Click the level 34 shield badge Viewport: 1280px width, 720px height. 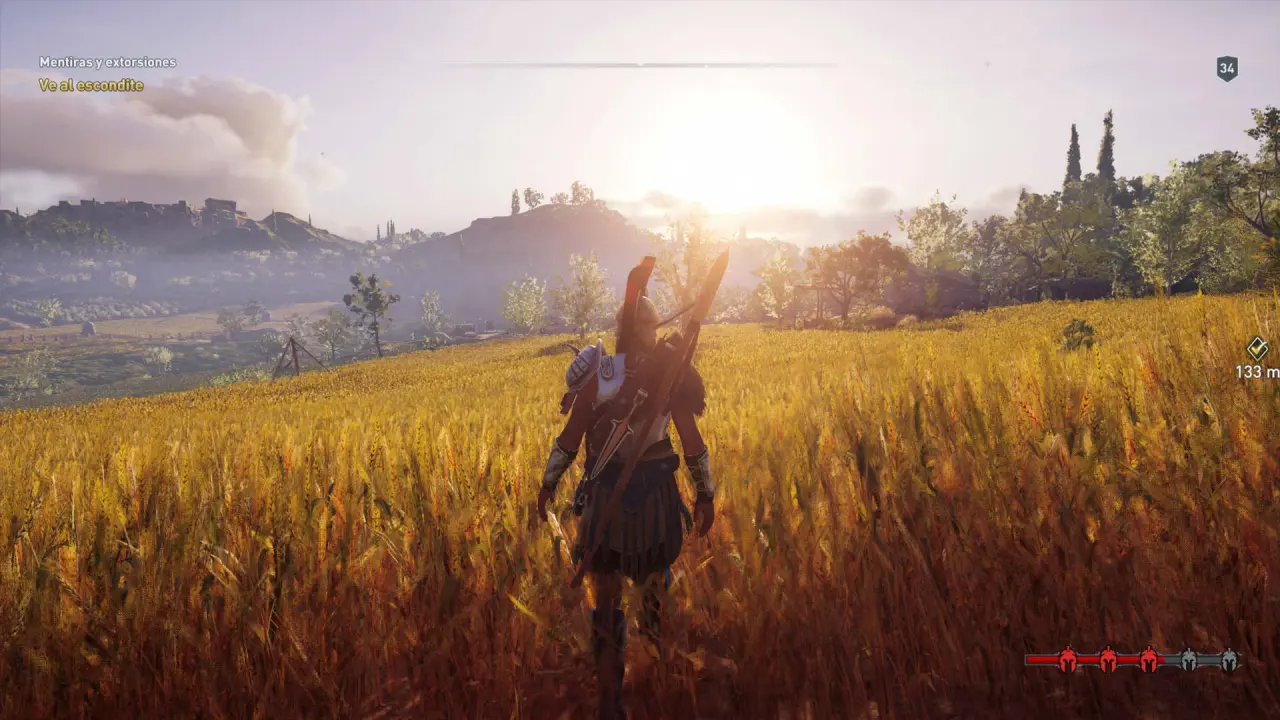[1227, 68]
